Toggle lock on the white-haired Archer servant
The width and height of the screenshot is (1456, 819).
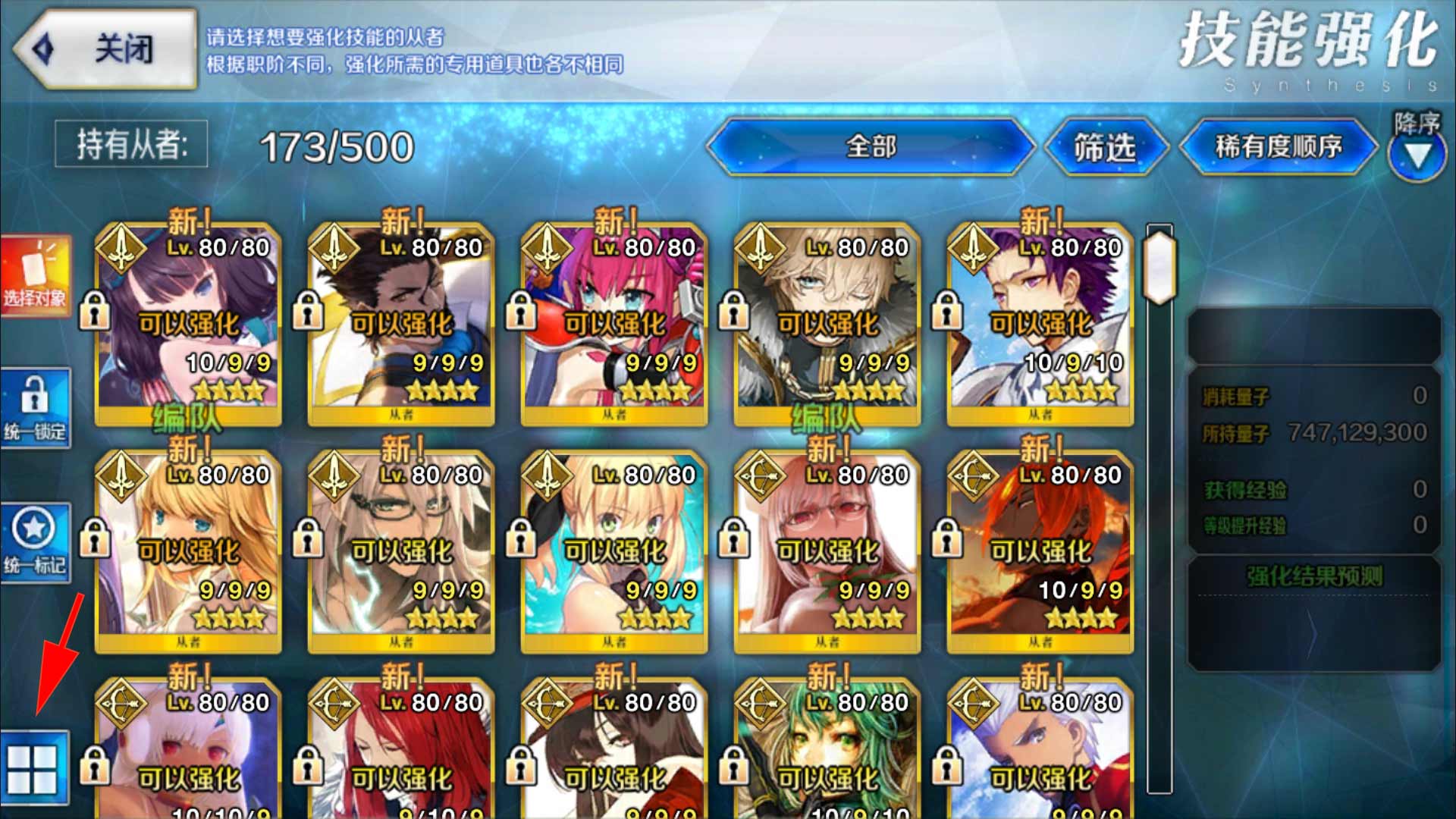[95, 766]
